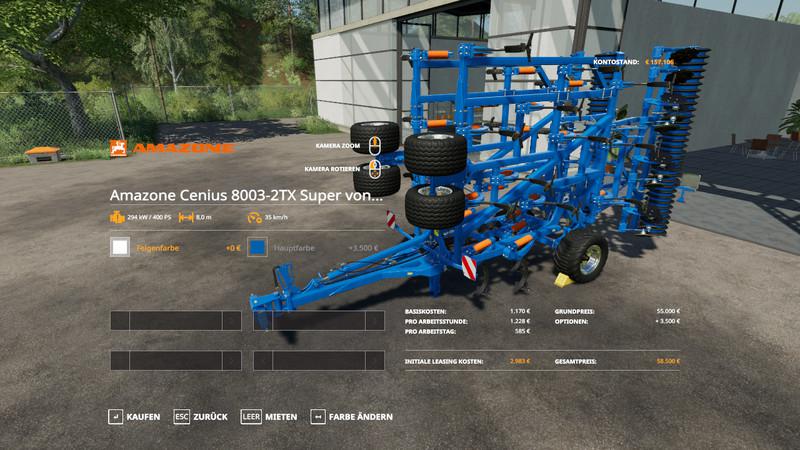Activate the Farbe Ändern option
The width and height of the screenshot is (800, 450).
coord(351,416)
